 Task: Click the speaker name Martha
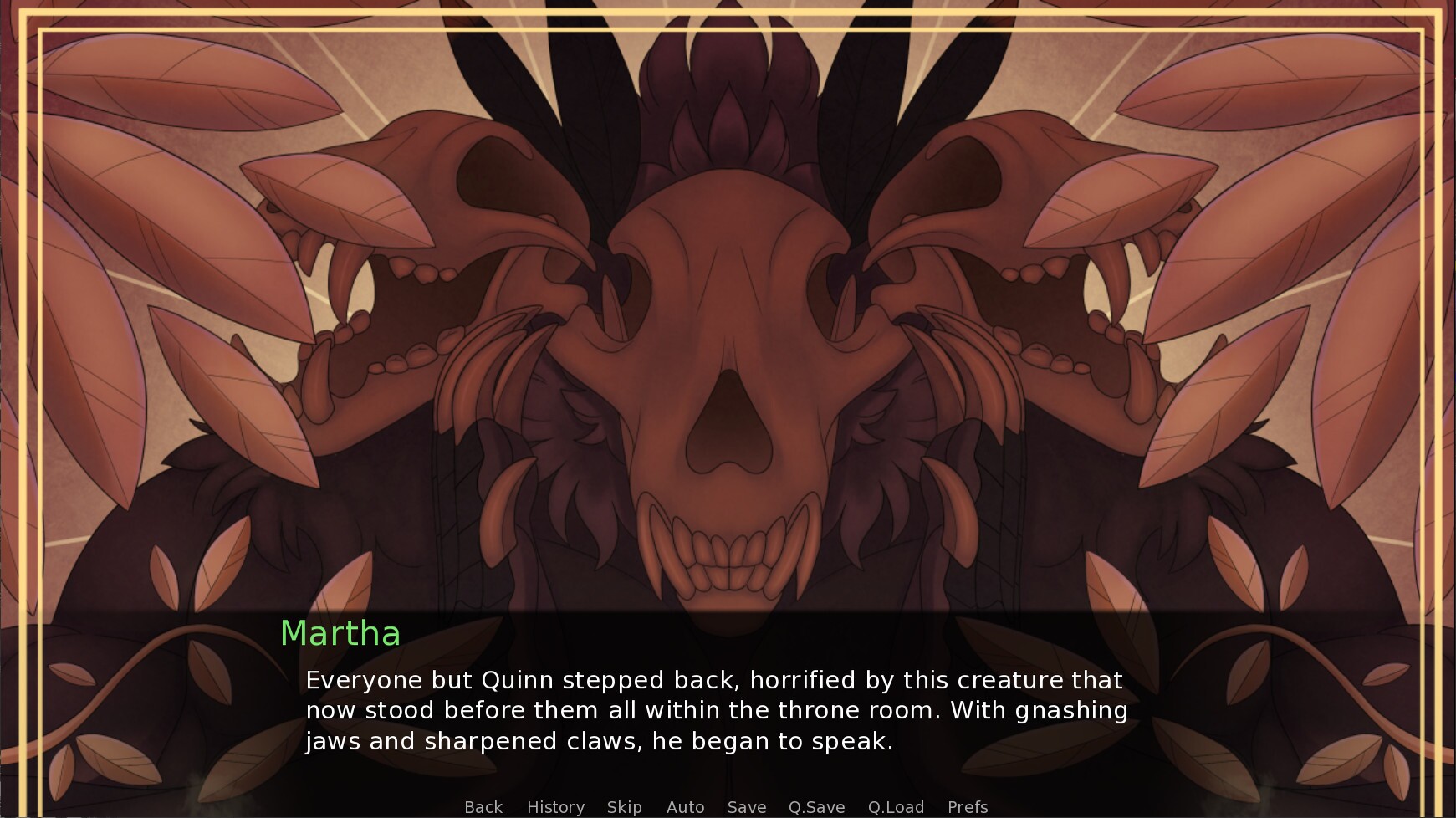(340, 634)
